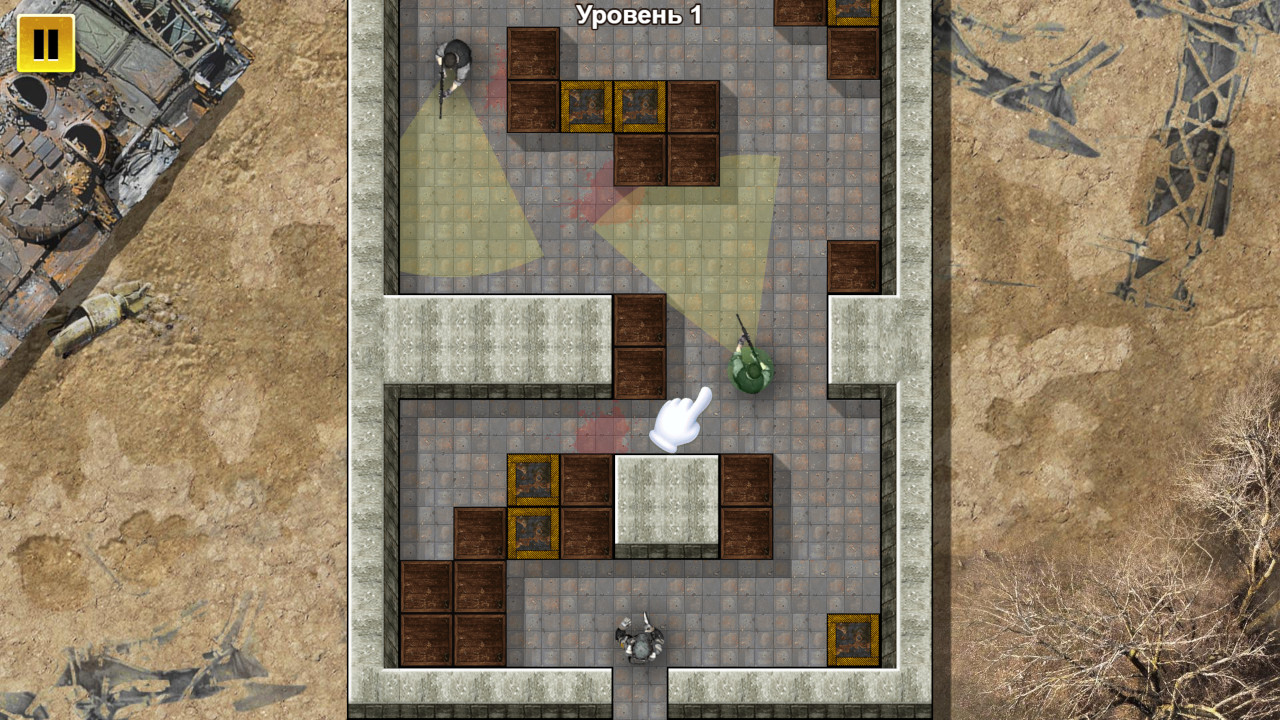This screenshot has height=720, width=1280.
Task: Select the green soldier in the center
Action: tap(748, 365)
